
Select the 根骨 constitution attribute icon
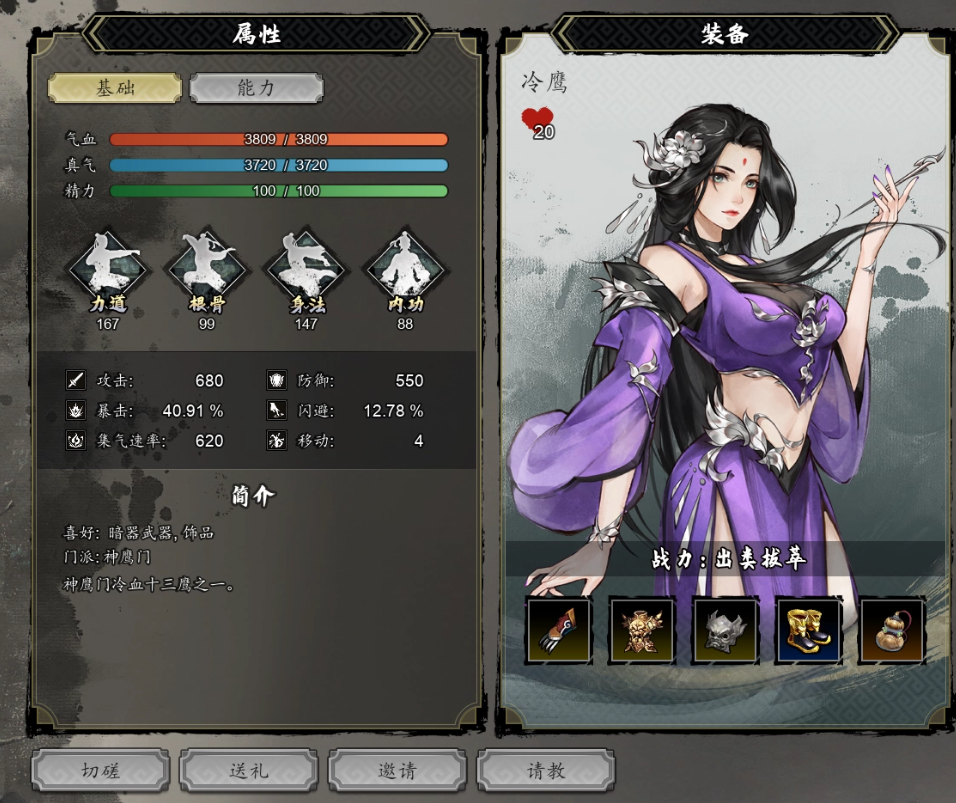click(207, 268)
